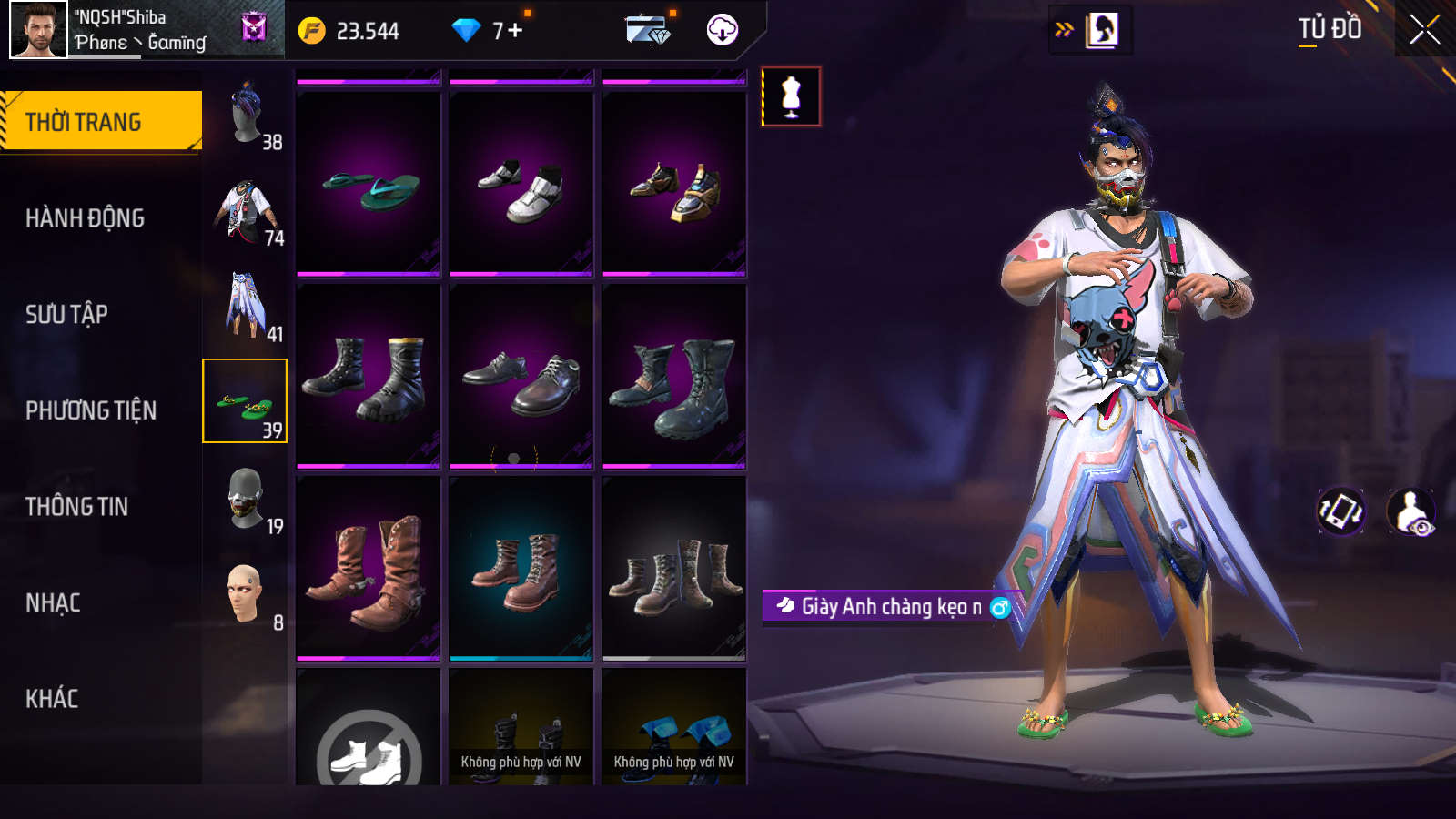Select the pants category with 41 items

point(246,306)
